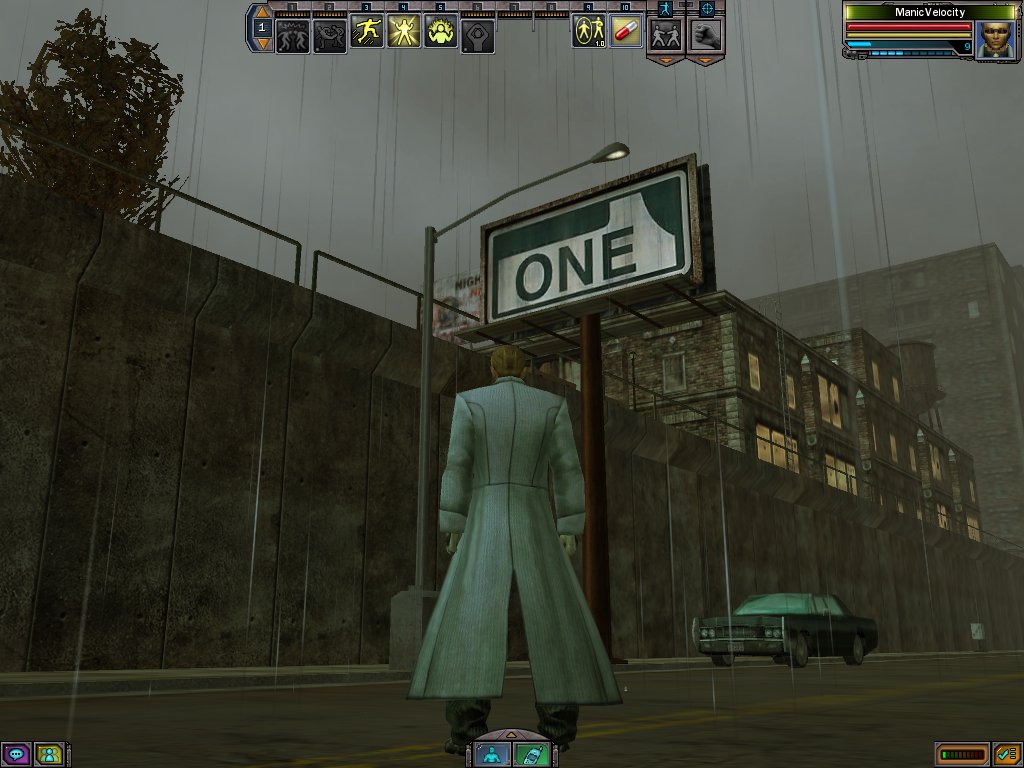Open the two-fighters combat stance selector
Screen dimensions: 1024x768
click(x=667, y=34)
